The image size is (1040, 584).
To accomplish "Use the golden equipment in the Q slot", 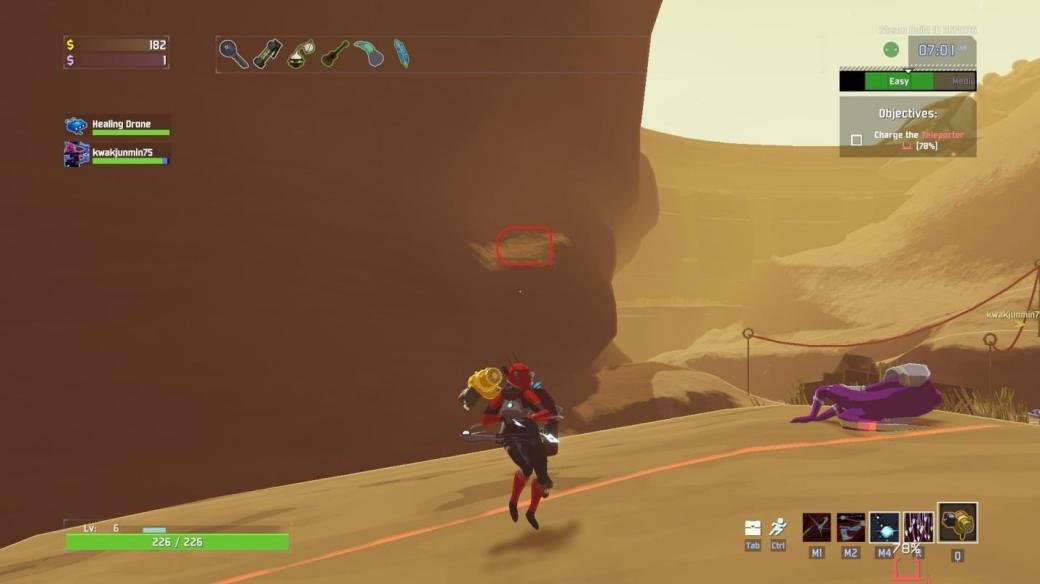I will pyautogui.click(x=957, y=523).
